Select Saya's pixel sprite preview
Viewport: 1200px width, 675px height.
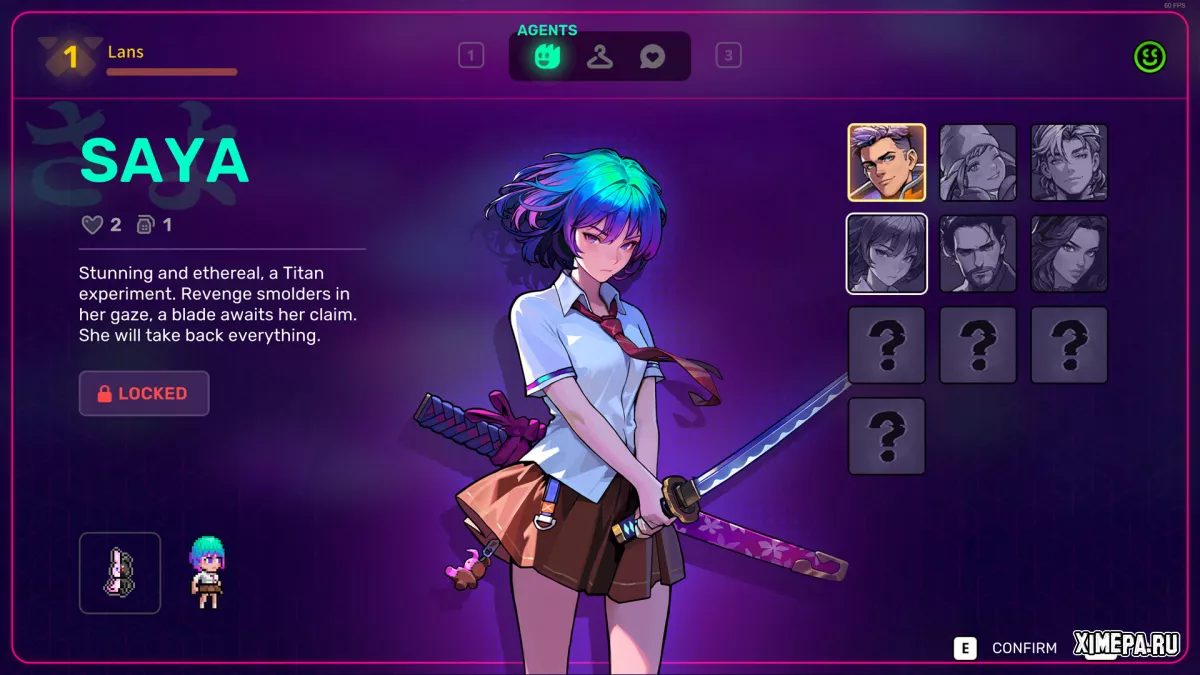[x=207, y=572]
